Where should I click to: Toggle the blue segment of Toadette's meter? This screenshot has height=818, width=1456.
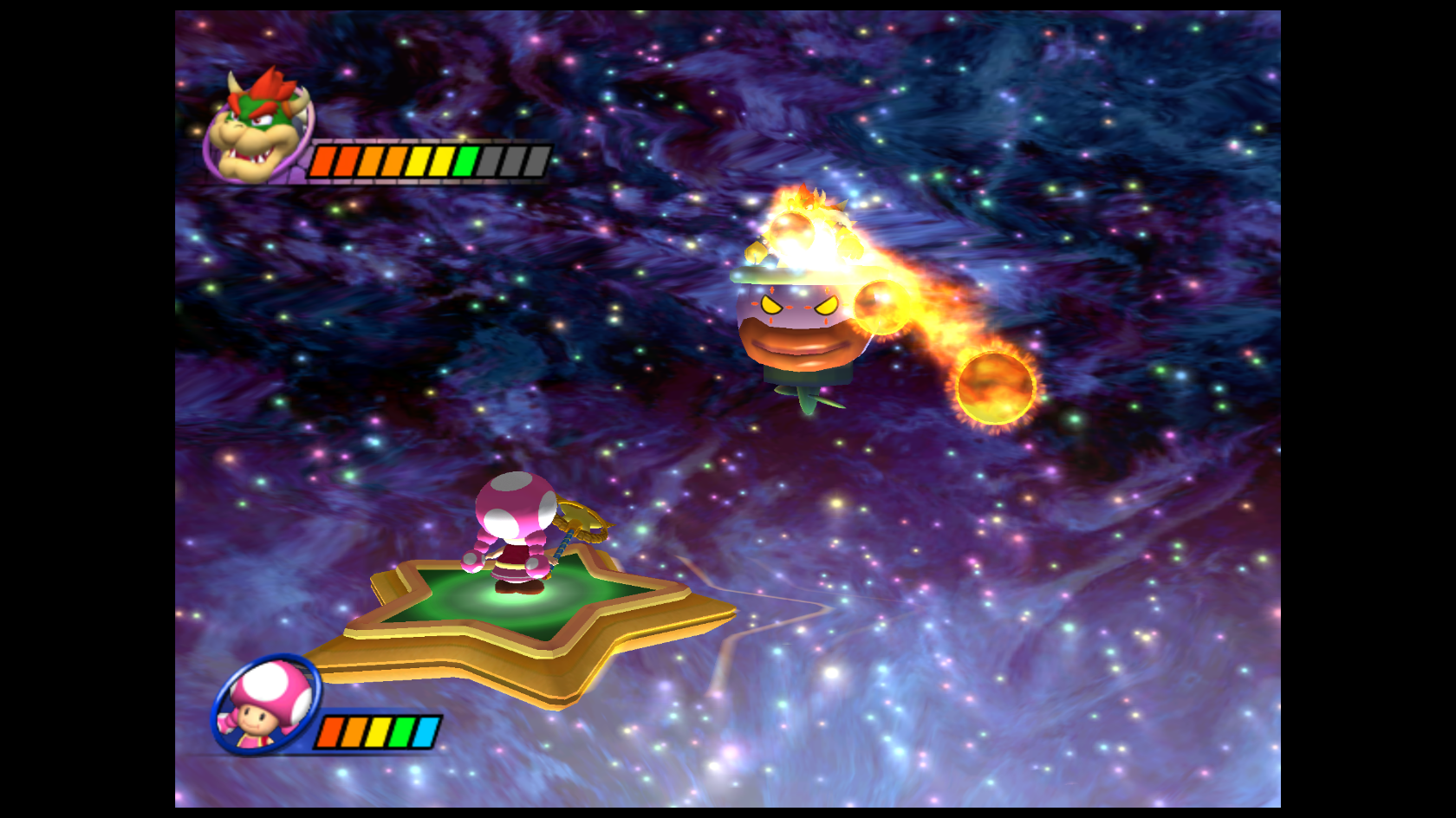click(x=423, y=730)
